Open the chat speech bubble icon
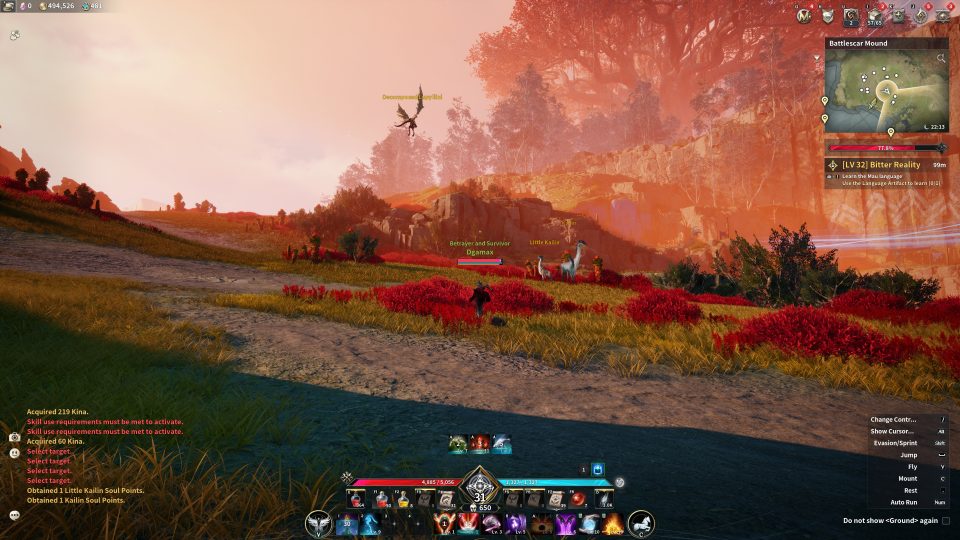The image size is (960, 540). click(x=15, y=515)
